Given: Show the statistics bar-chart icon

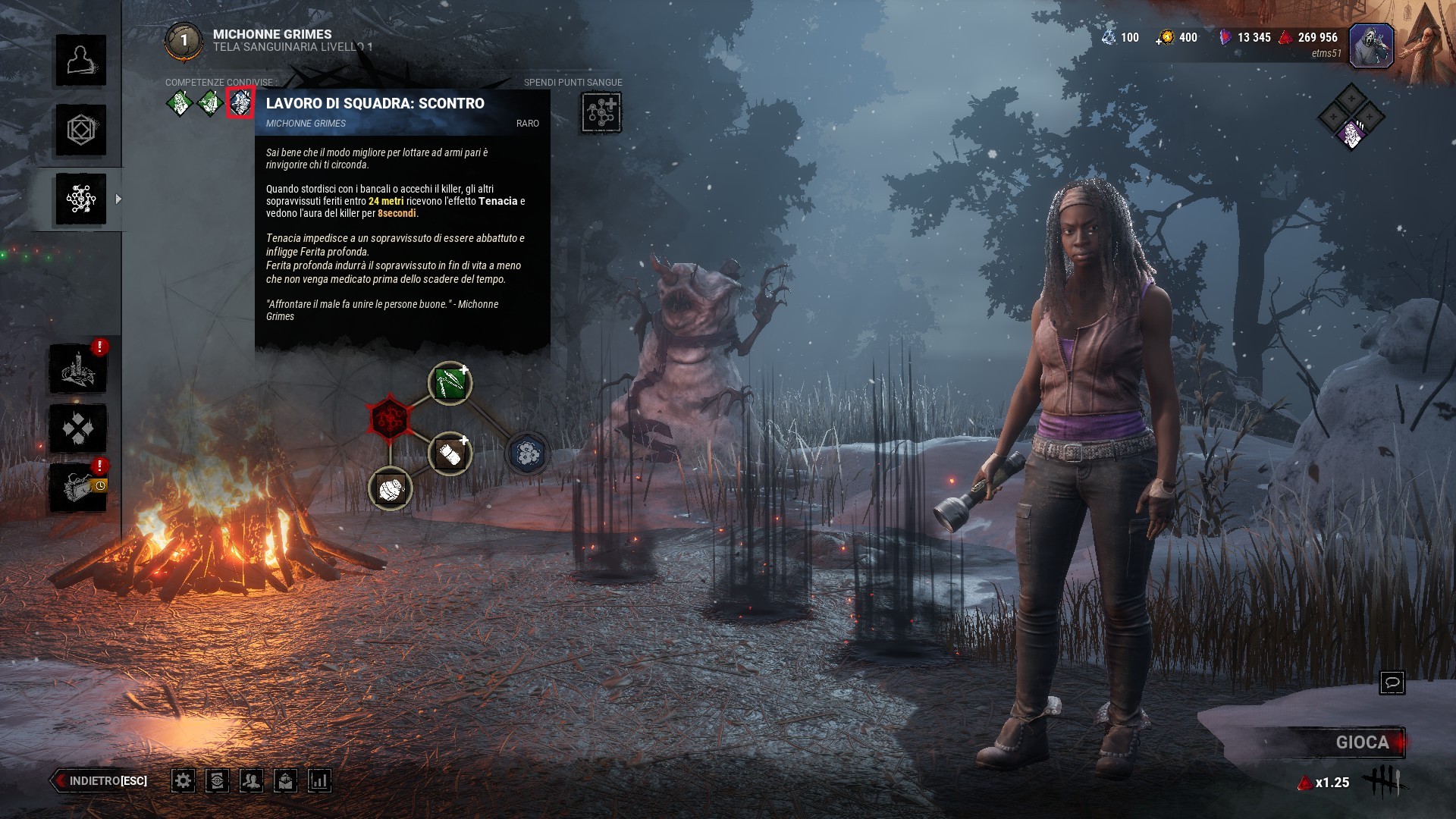Looking at the screenshot, I should tap(319, 780).
